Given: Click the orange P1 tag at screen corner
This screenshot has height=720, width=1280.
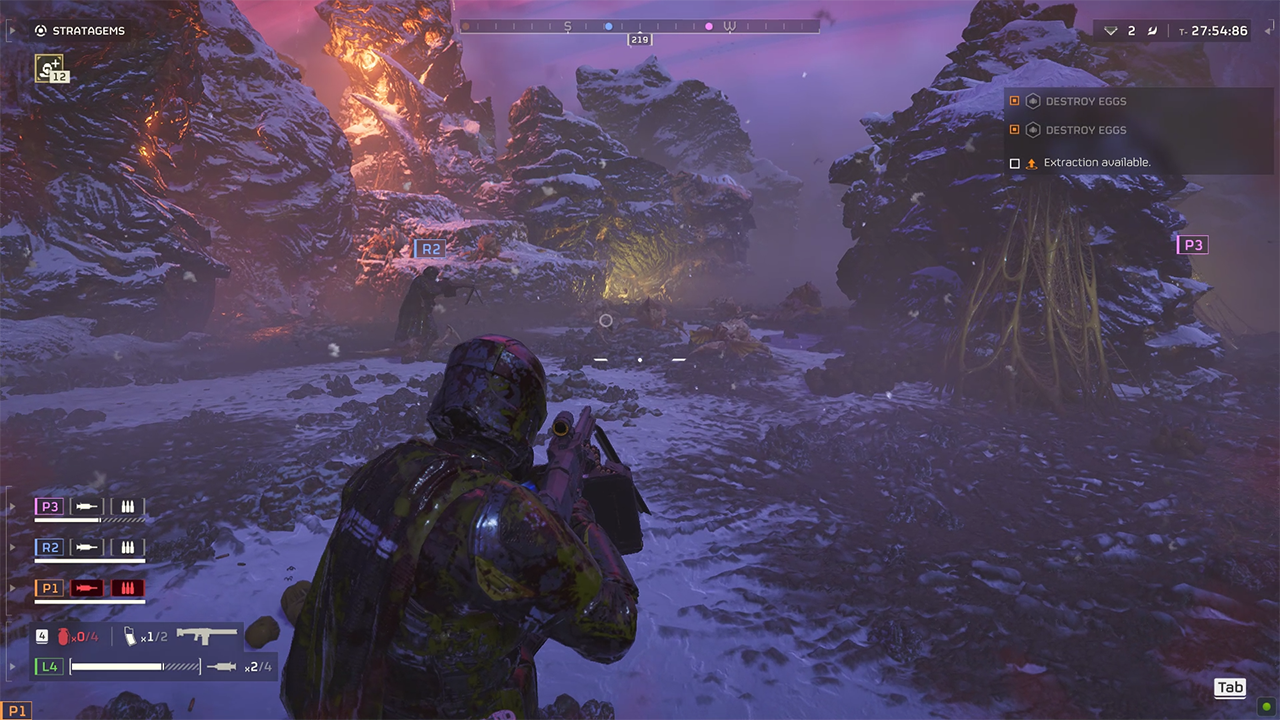Looking at the screenshot, I should 17,711.
